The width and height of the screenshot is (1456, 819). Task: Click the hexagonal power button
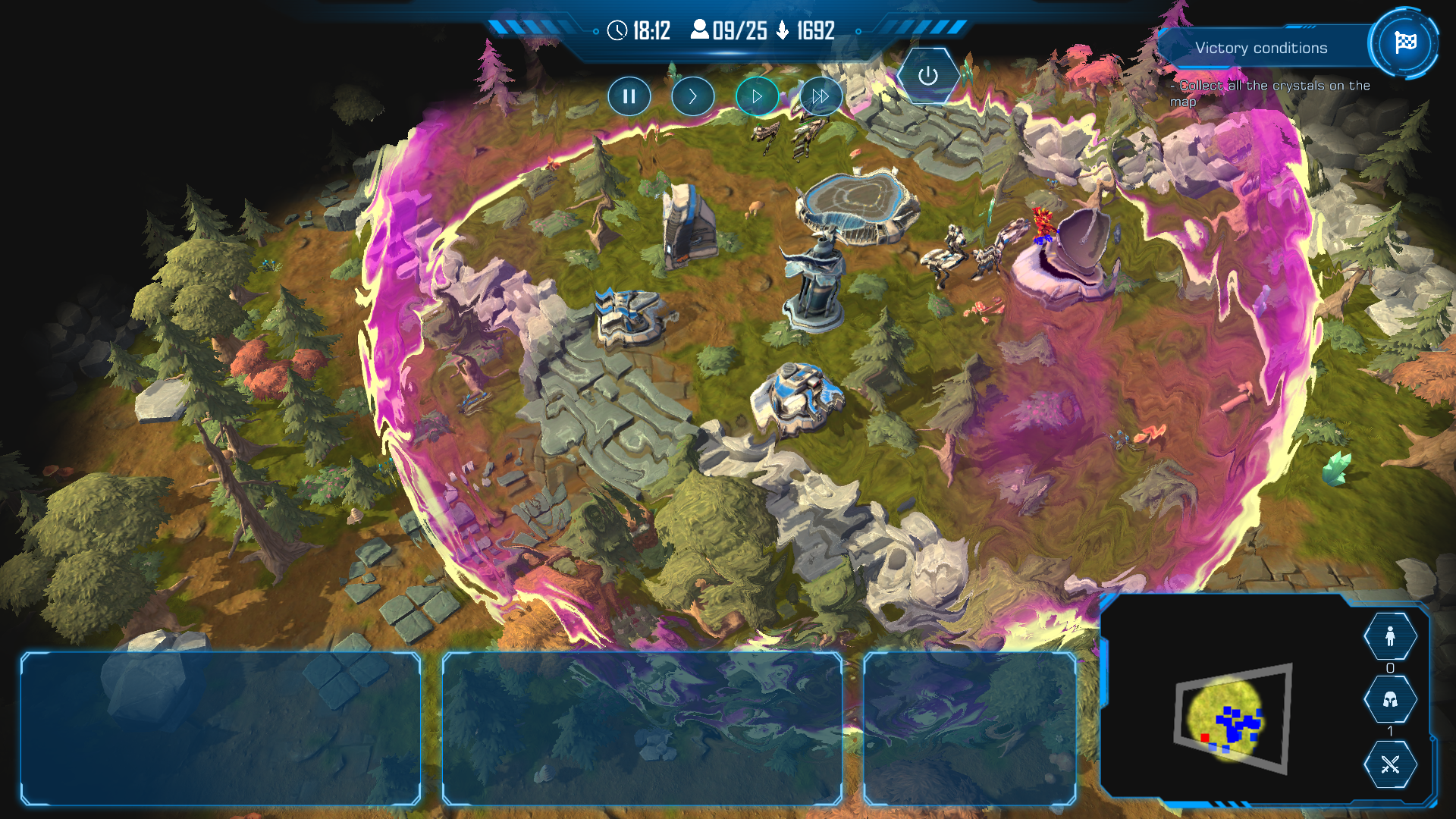[x=927, y=76]
